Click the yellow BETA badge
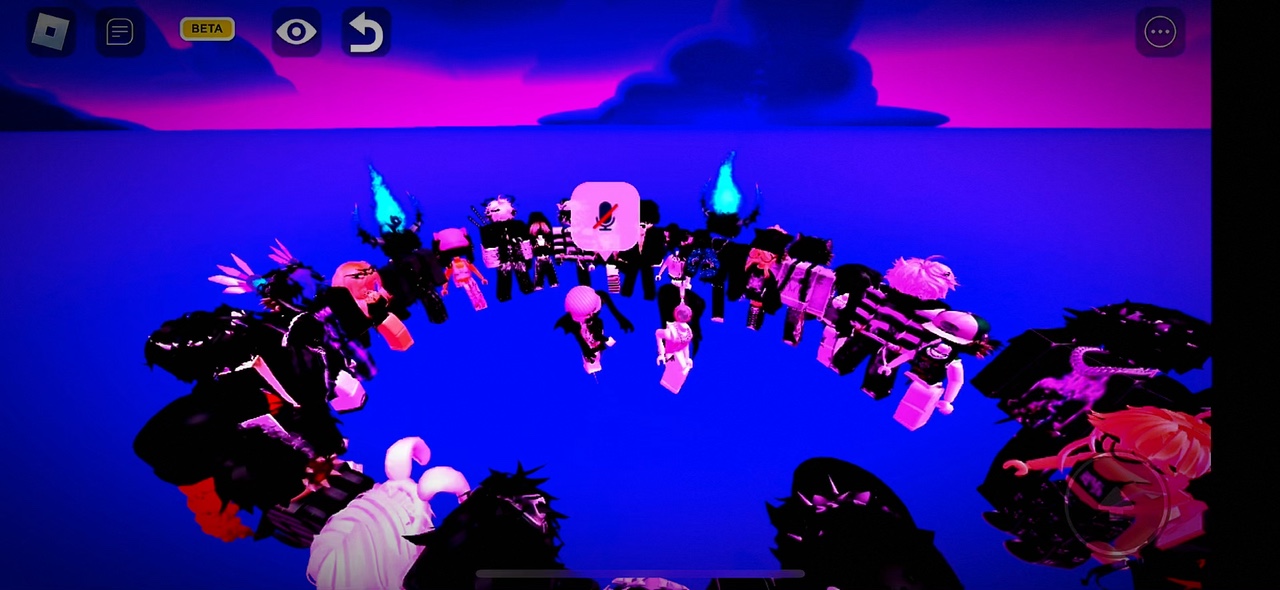This screenshot has width=1280, height=590. coord(207,29)
